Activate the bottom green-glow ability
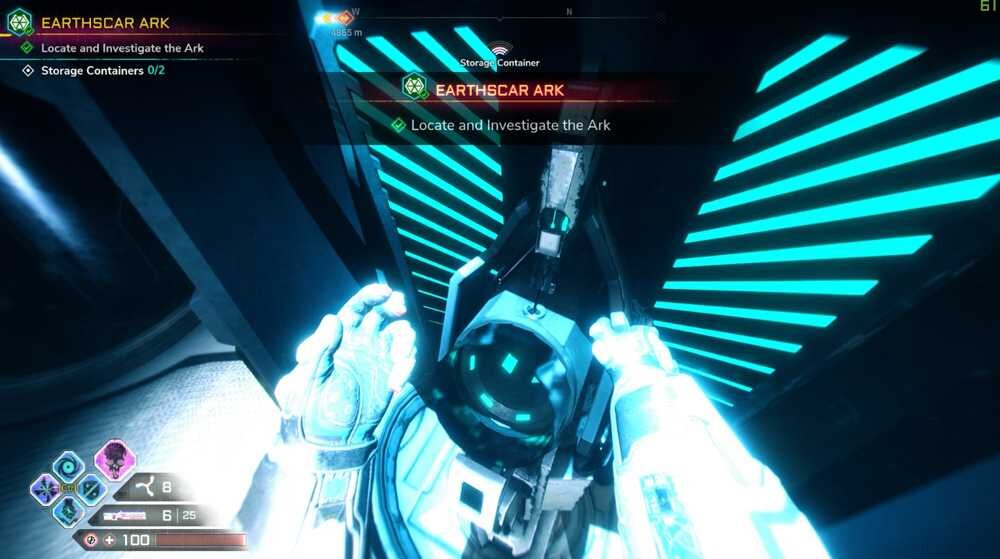1000x559 pixels. 68,511
